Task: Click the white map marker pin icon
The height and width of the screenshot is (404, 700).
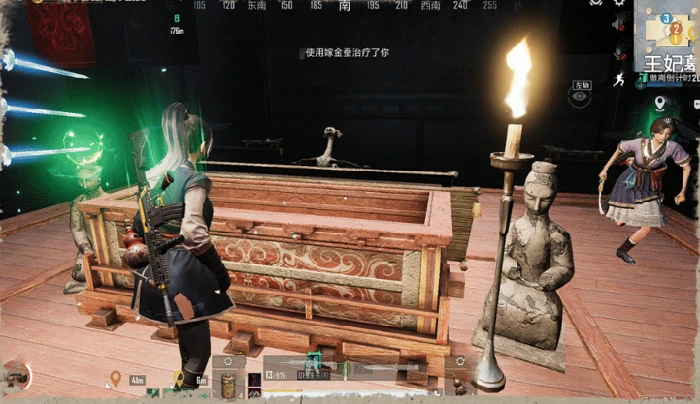Action: (x=660, y=103)
